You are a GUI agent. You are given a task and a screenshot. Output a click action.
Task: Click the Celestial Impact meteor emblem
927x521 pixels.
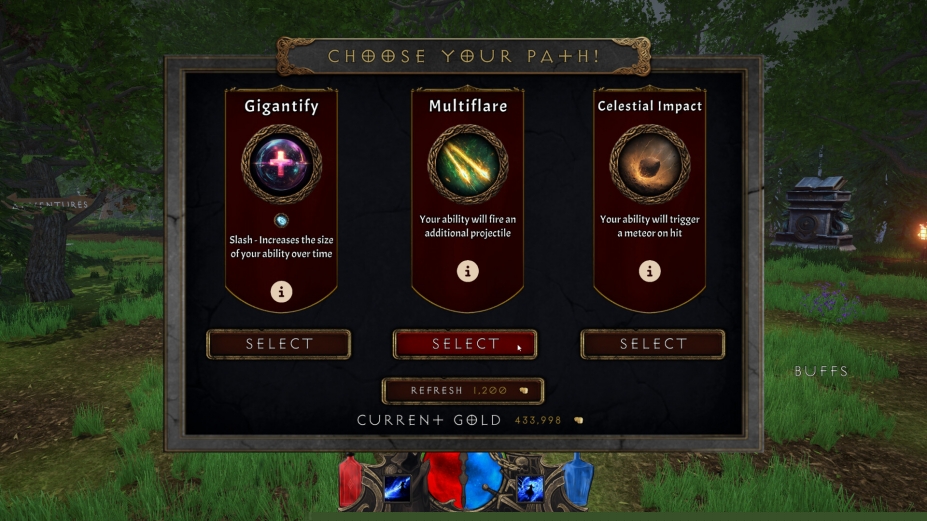[x=651, y=165]
